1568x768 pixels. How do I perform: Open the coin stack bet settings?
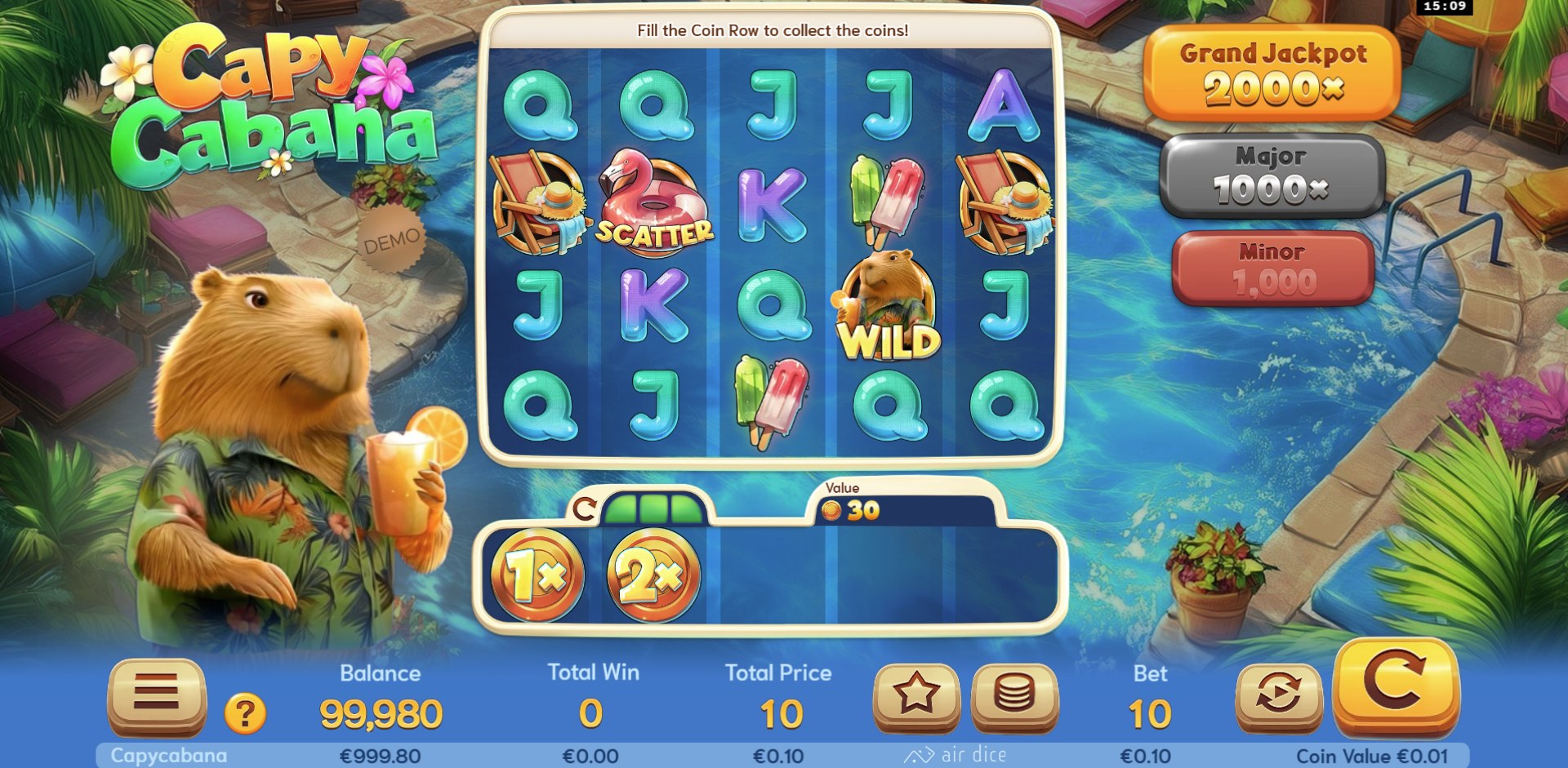click(1014, 695)
